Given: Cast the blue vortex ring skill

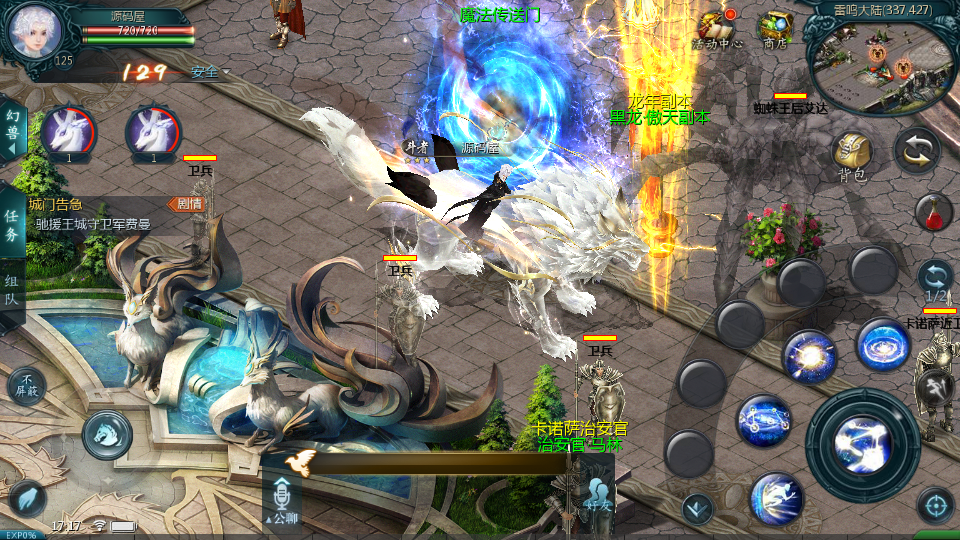Looking at the screenshot, I should pyautogui.click(x=882, y=345).
